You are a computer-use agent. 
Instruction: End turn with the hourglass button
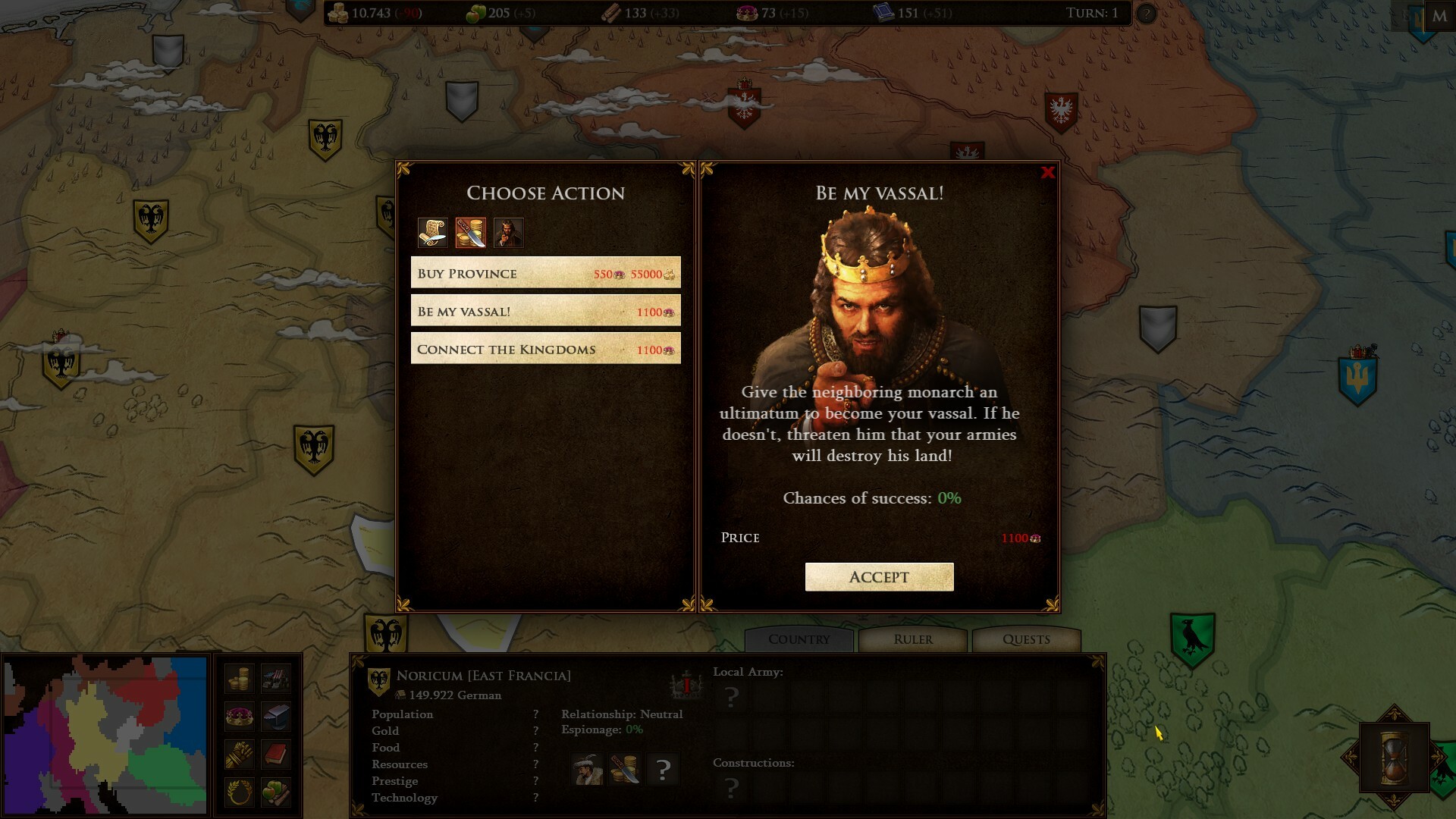(x=1394, y=758)
